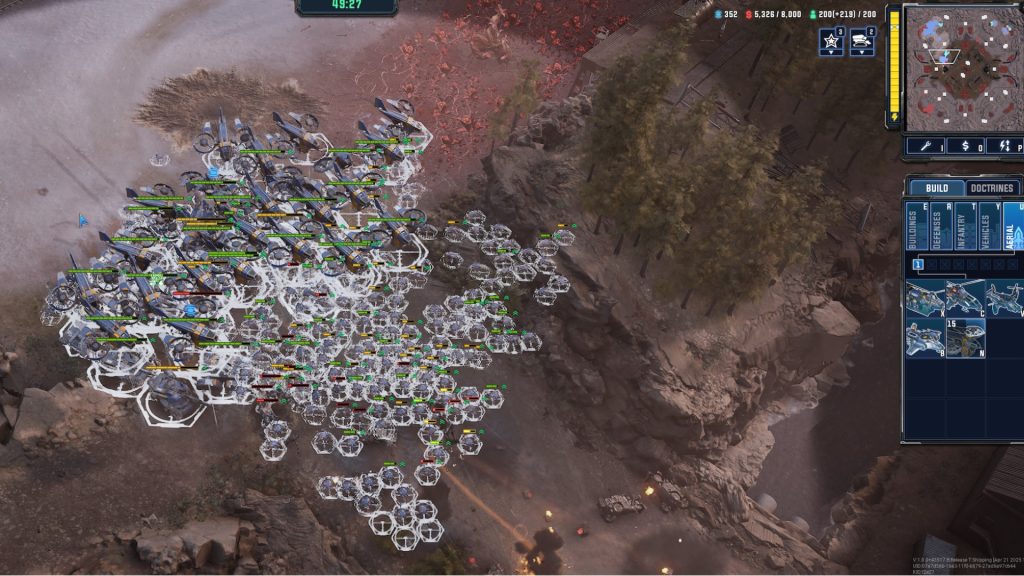1024x576 pixels.
Task: Select the Aerial build category
Action: [x=1012, y=226]
